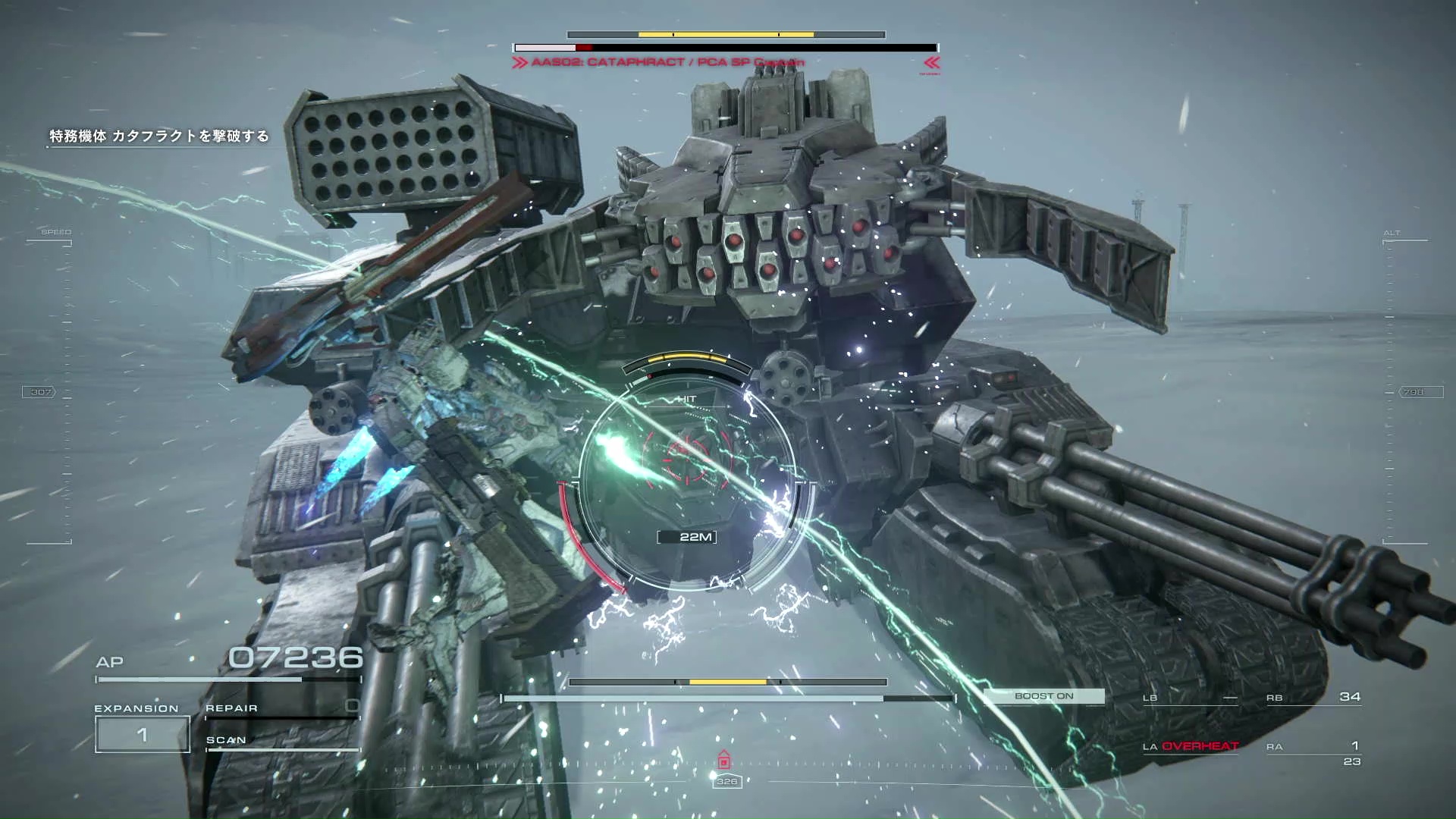This screenshot has width=1456, height=819.
Task: Select the RA arm weapon slot
Action: 1313,748
